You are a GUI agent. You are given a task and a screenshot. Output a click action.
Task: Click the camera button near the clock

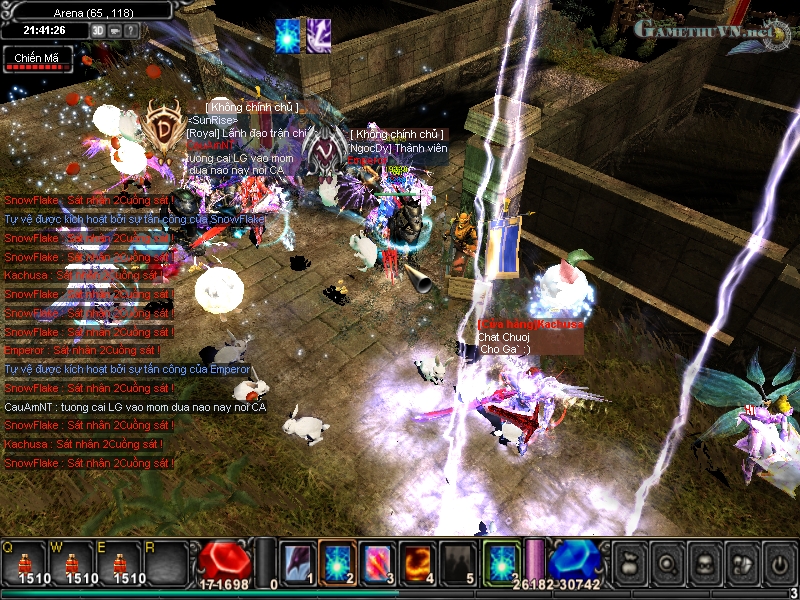115,30
